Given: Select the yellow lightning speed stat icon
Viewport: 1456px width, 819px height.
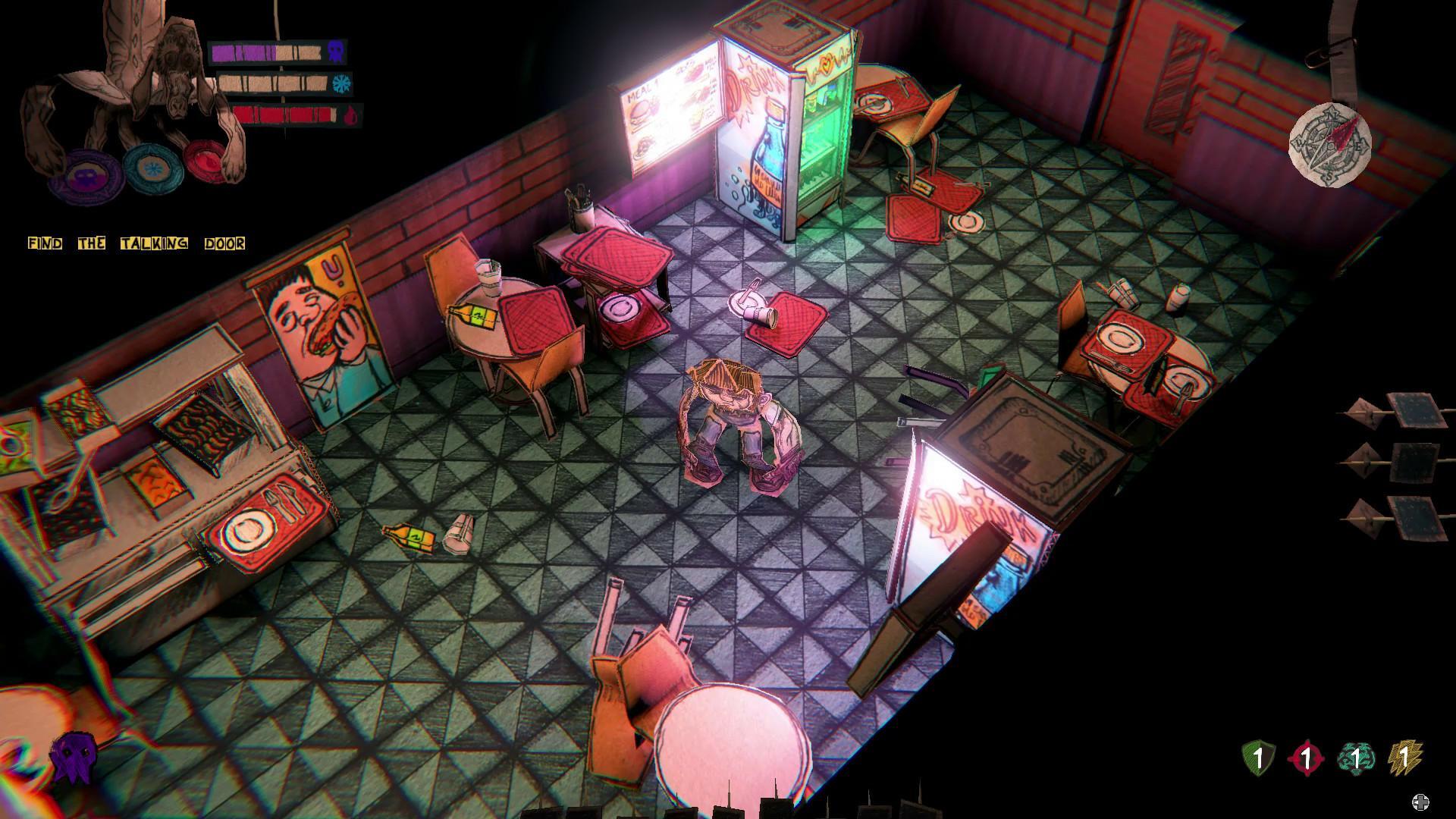Looking at the screenshot, I should click(x=1404, y=757).
